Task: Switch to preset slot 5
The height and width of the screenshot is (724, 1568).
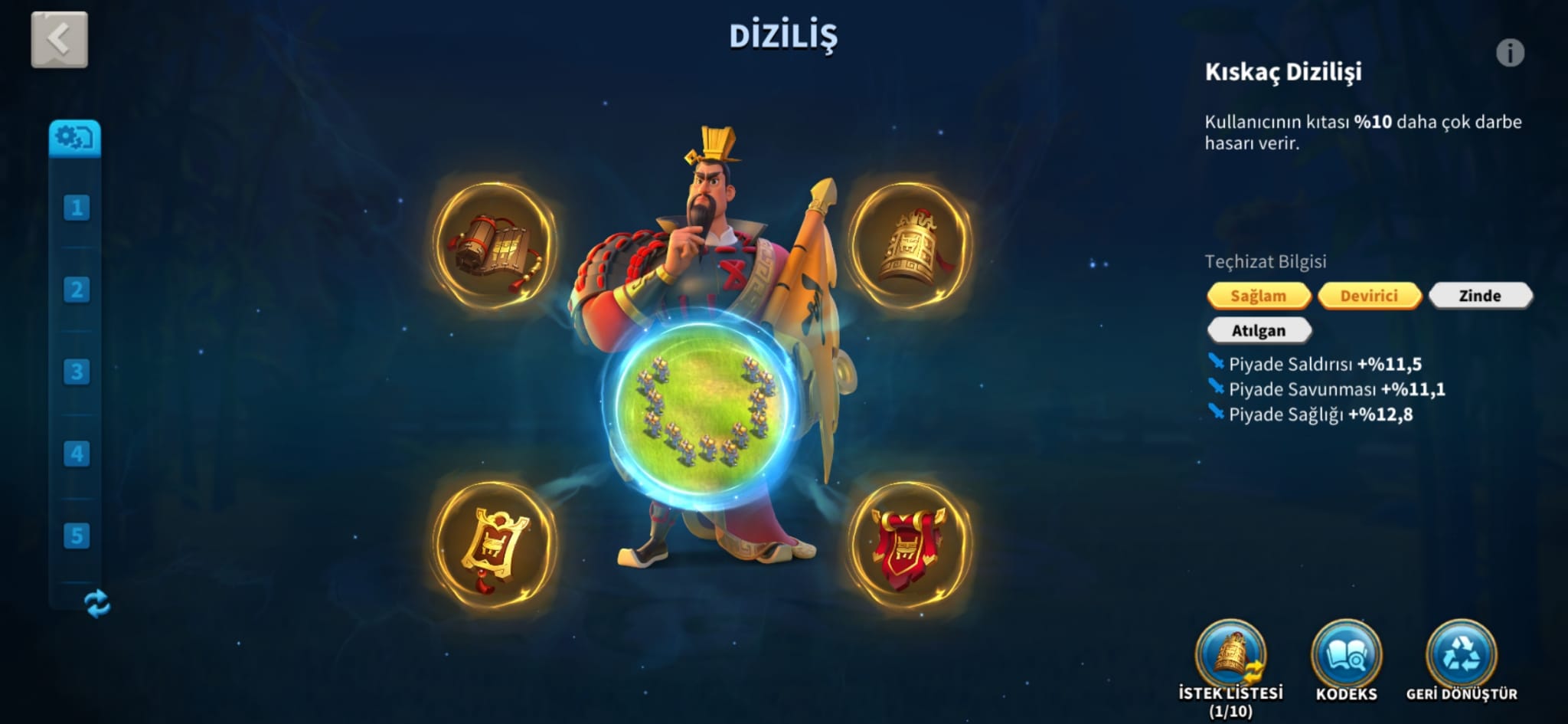Action: click(77, 536)
